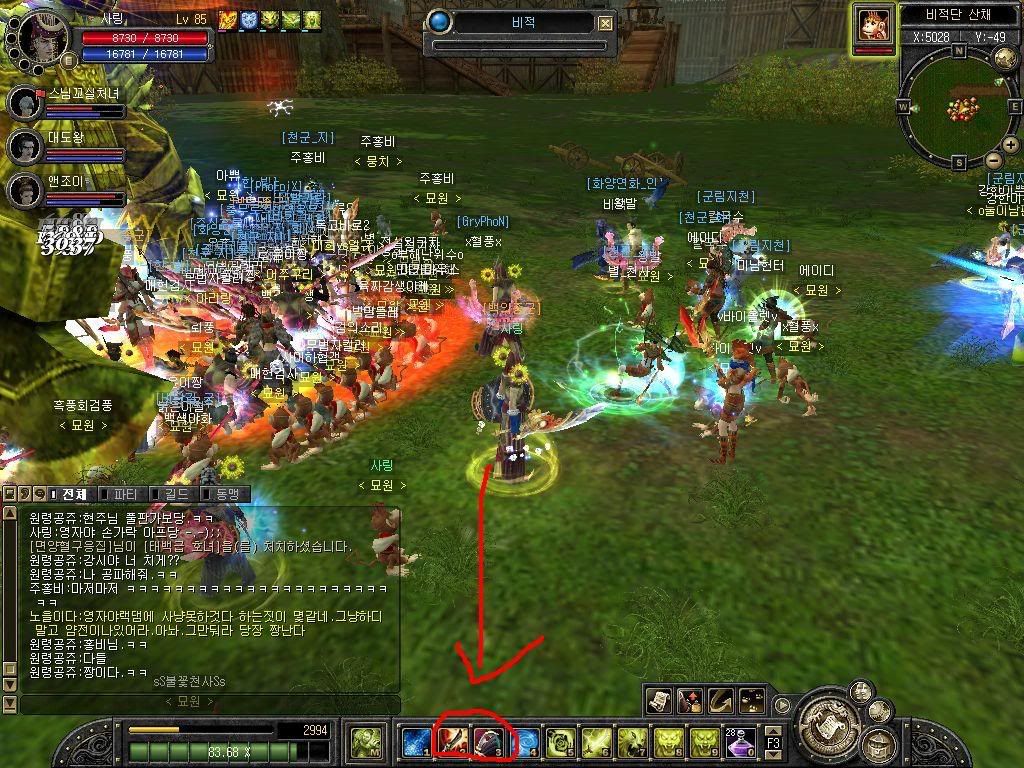Activate the red sword skill in slot 2
Image resolution: width=1024 pixels, height=768 pixels.
coord(453,741)
